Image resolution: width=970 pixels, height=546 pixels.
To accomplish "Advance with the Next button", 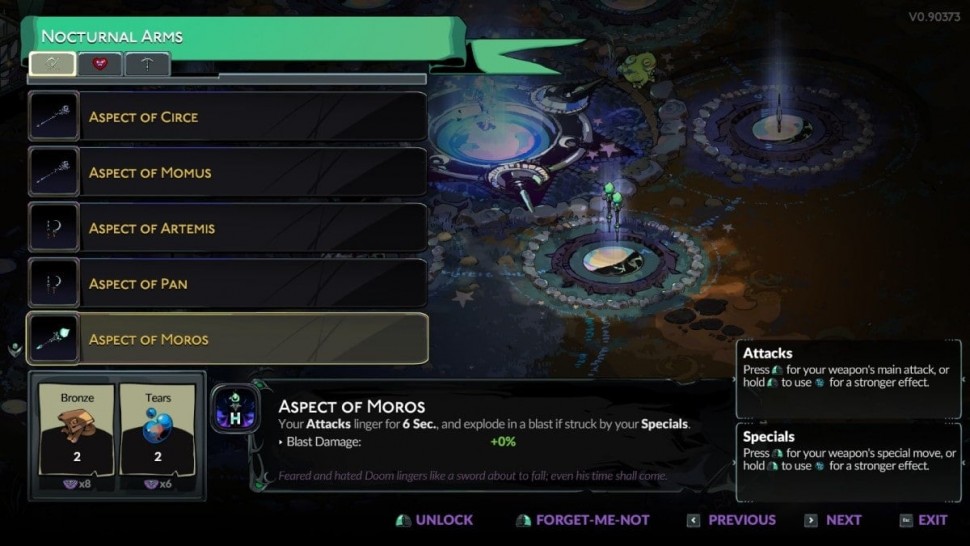I will coord(832,520).
